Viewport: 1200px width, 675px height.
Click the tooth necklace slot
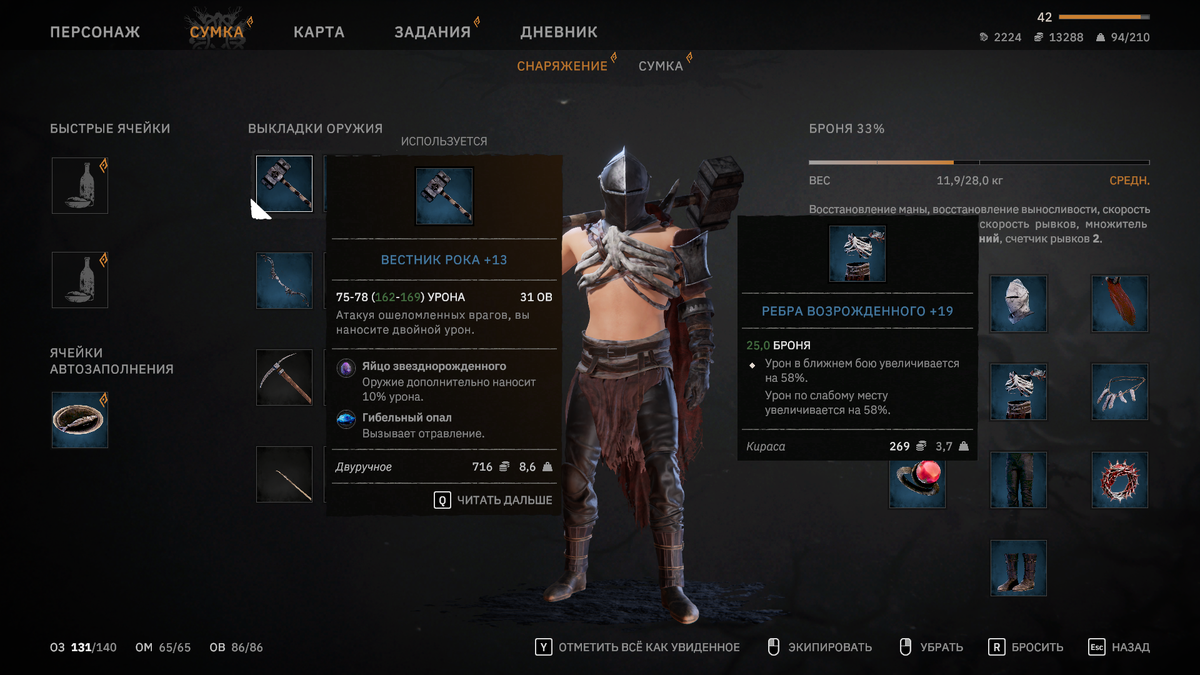point(1120,392)
